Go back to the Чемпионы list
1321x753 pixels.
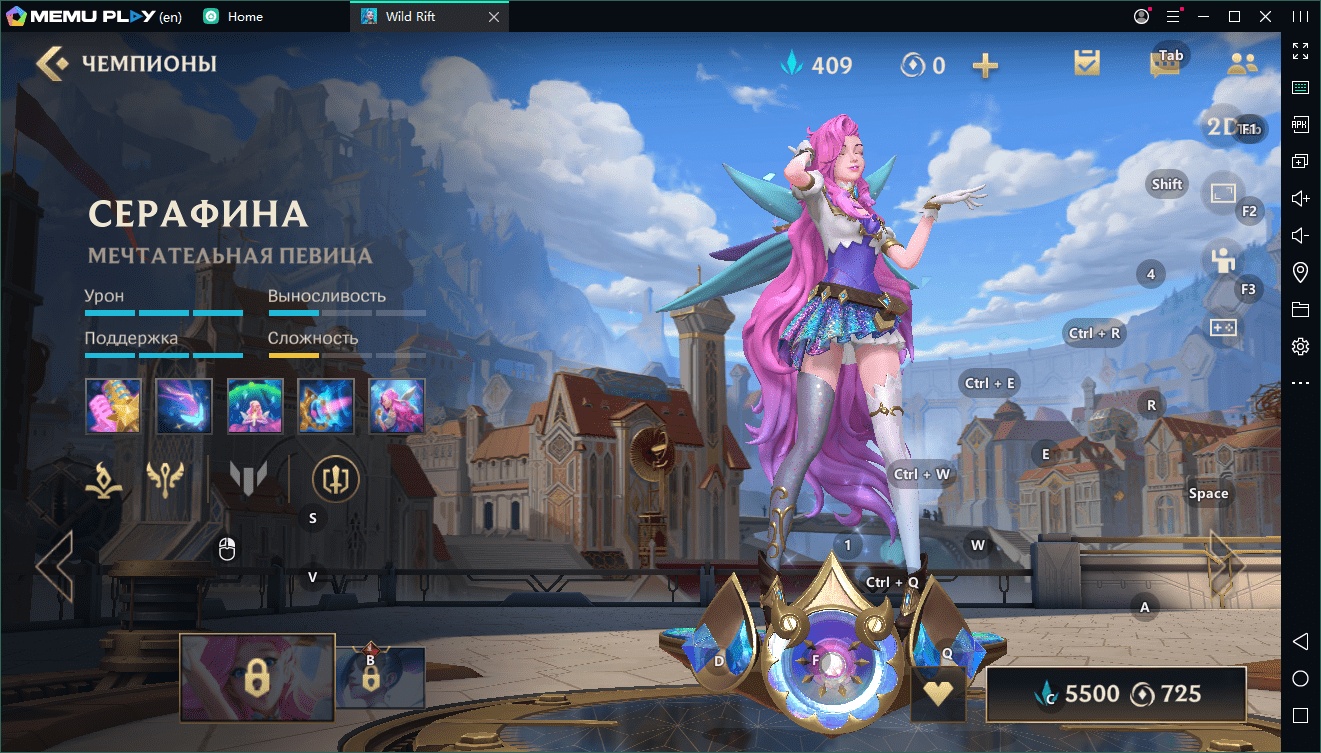[x=54, y=64]
